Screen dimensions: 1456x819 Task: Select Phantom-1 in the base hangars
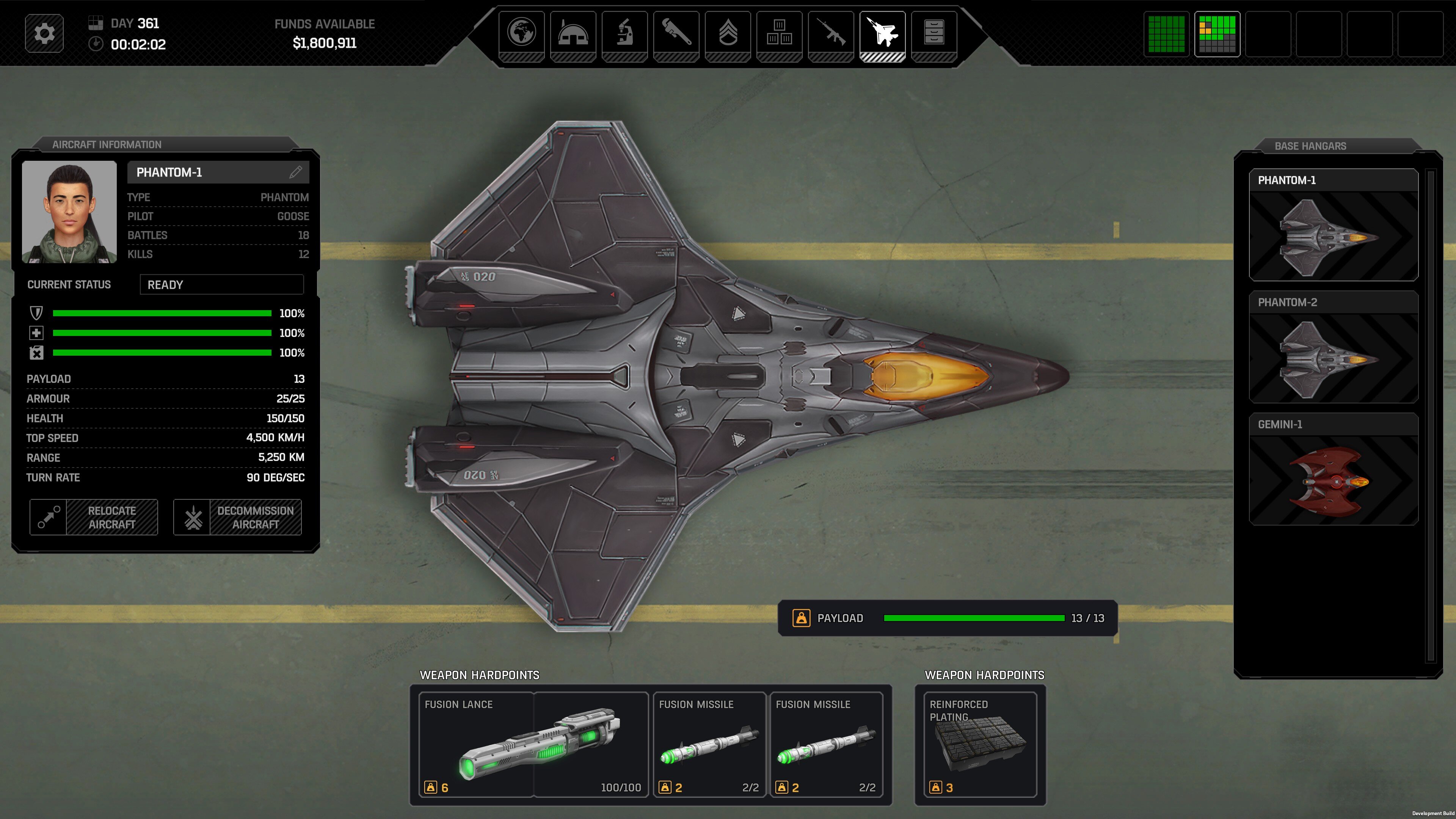click(1333, 225)
